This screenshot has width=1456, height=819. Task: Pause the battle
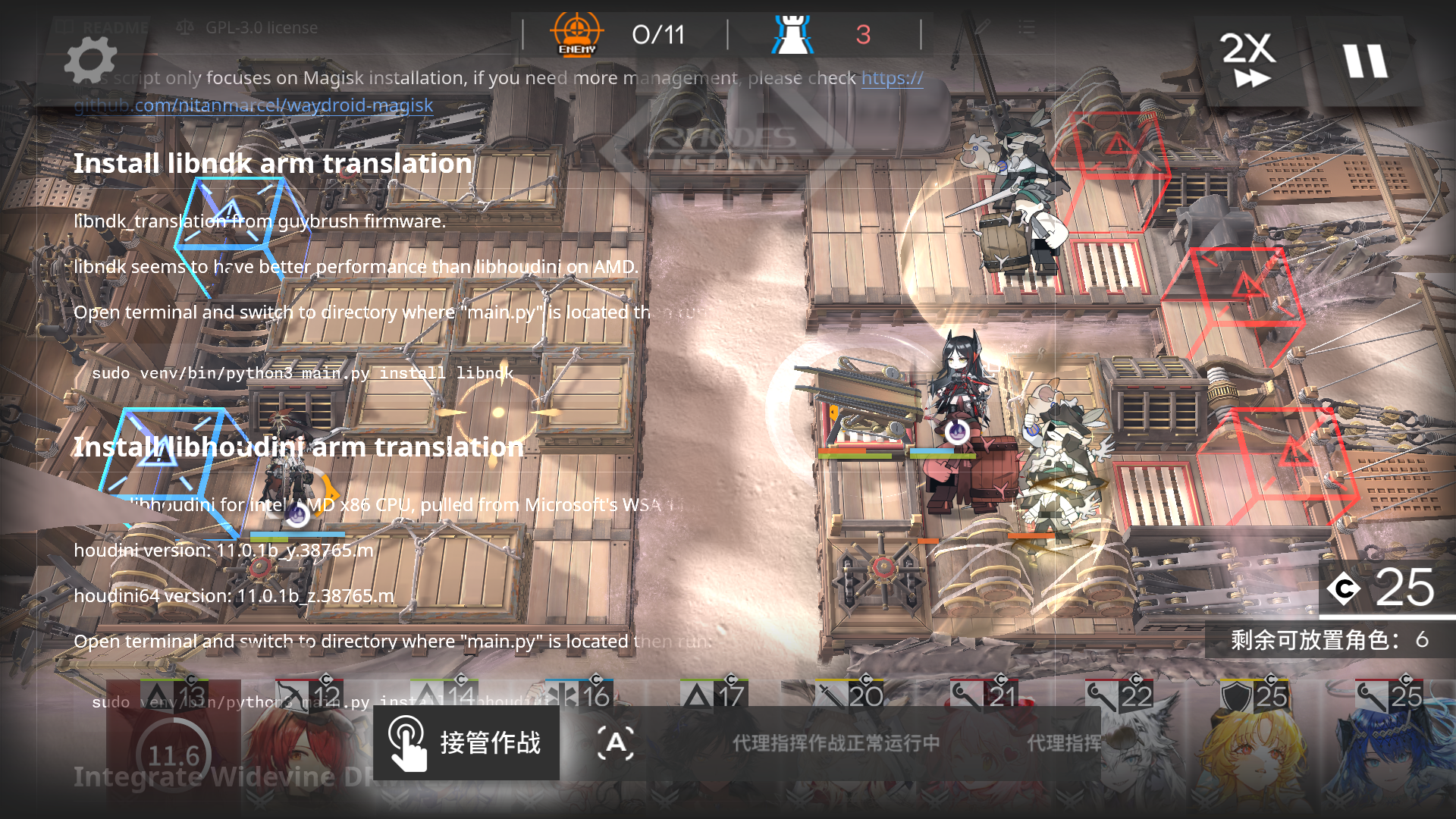1365,61
